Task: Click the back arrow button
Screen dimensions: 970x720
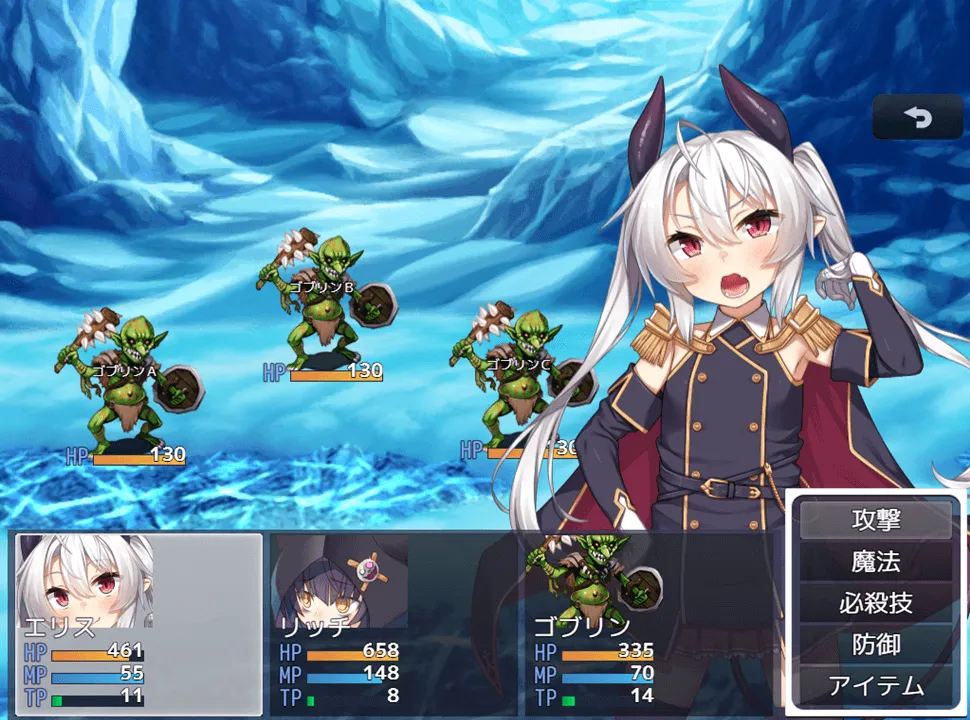Action: (917, 118)
